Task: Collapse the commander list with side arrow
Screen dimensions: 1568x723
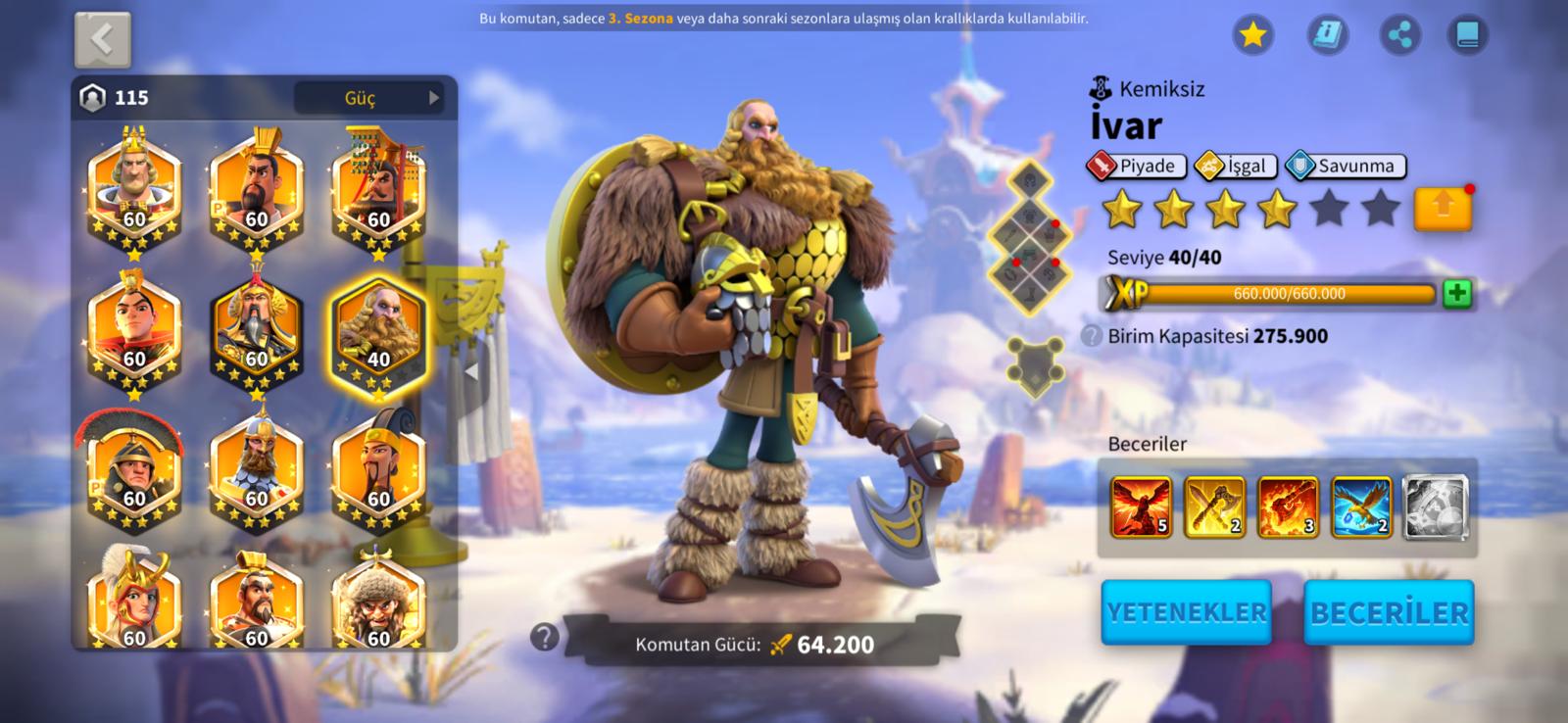Action: (x=471, y=372)
